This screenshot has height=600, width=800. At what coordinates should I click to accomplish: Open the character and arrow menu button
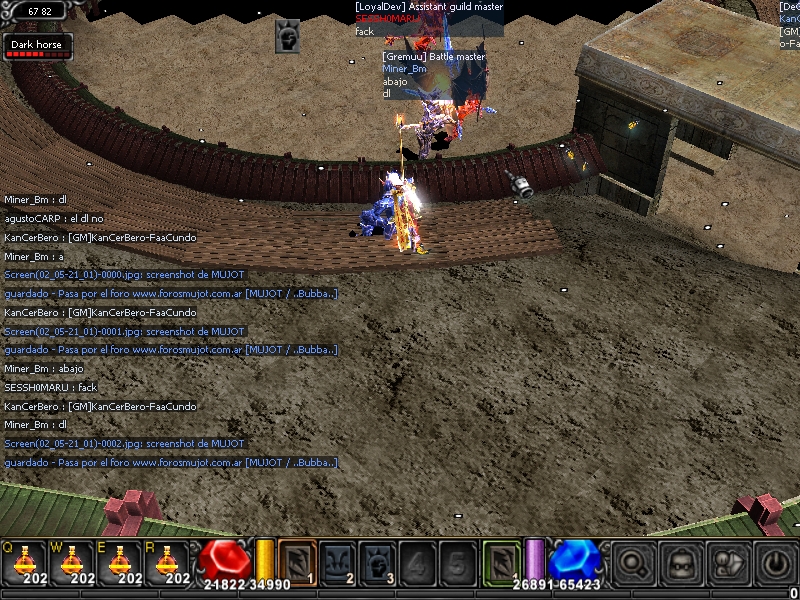727,562
